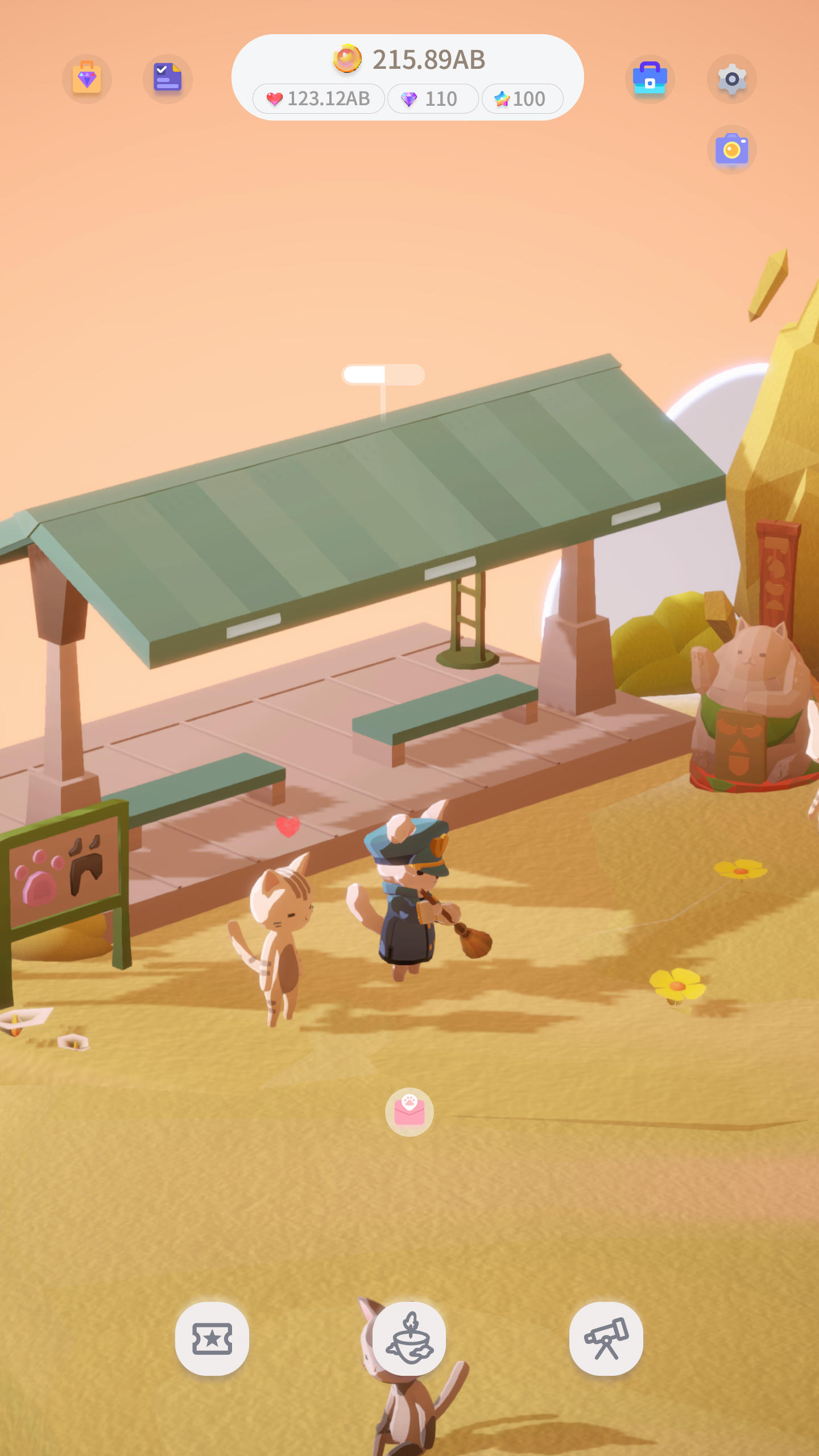The width and height of the screenshot is (819, 1456).
Task: Open the pink paw mail envelope
Action: click(x=409, y=1112)
